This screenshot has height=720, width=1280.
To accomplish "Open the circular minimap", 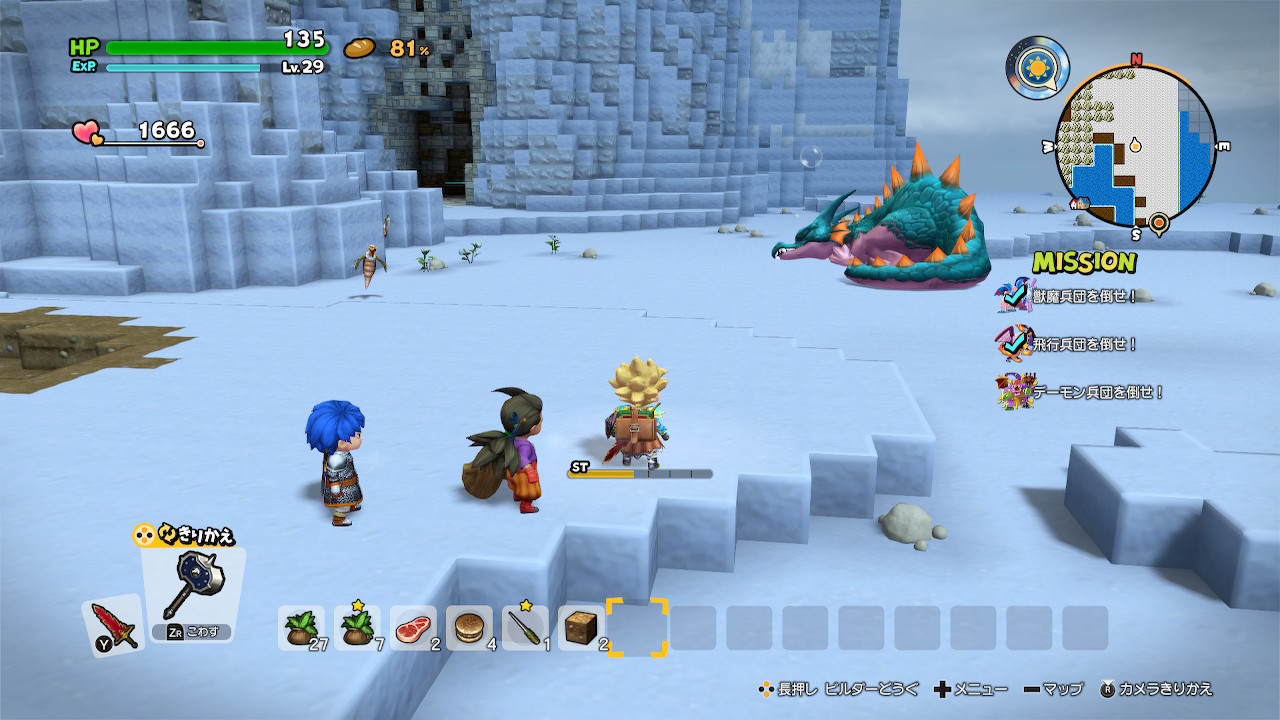I will coord(1135,146).
